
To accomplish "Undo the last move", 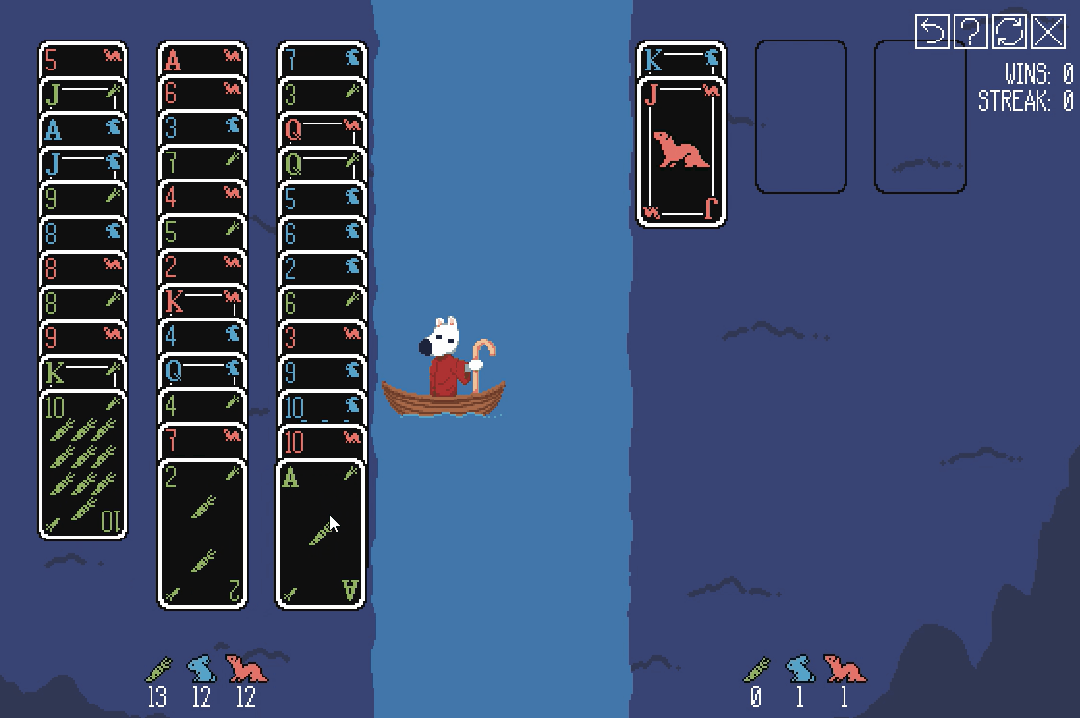I will coord(932,32).
